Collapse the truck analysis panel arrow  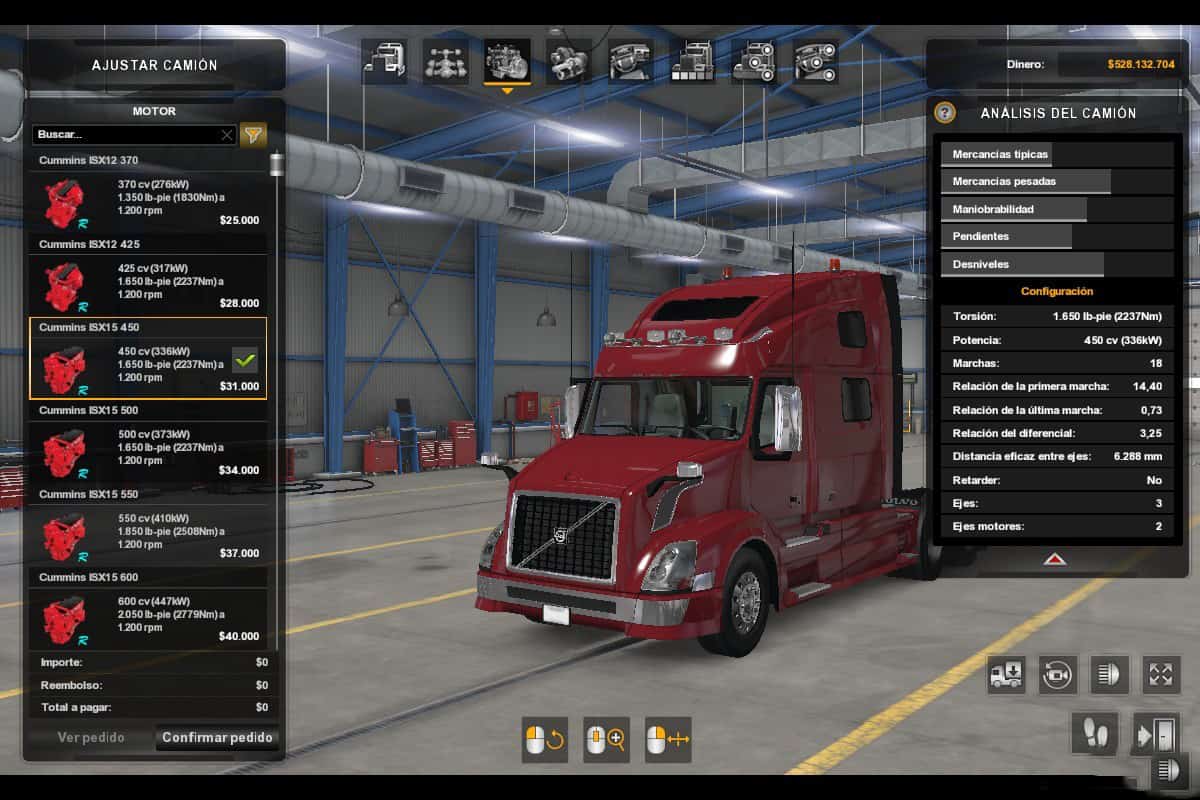[1054, 560]
